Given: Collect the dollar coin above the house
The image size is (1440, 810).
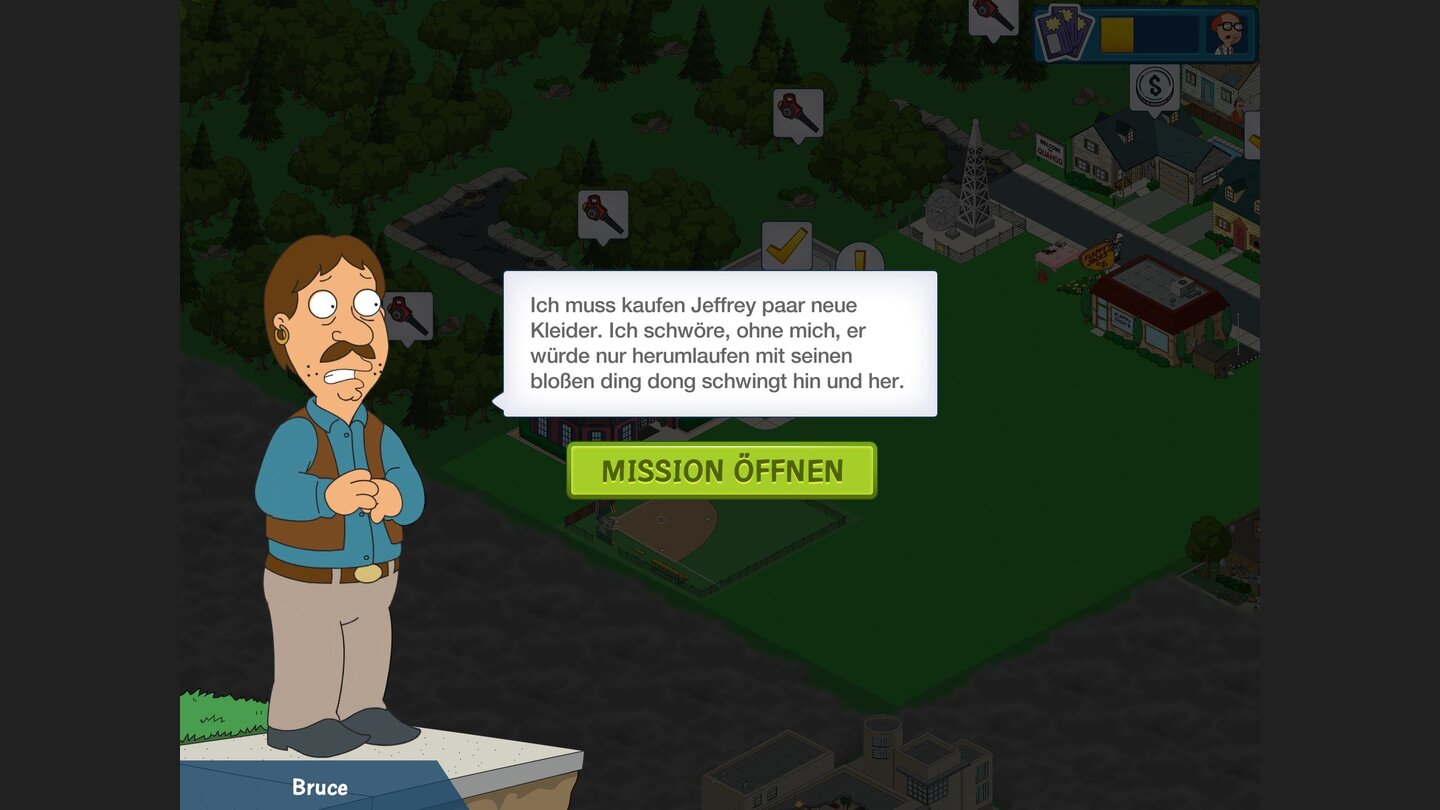Looking at the screenshot, I should click(x=1156, y=88).
